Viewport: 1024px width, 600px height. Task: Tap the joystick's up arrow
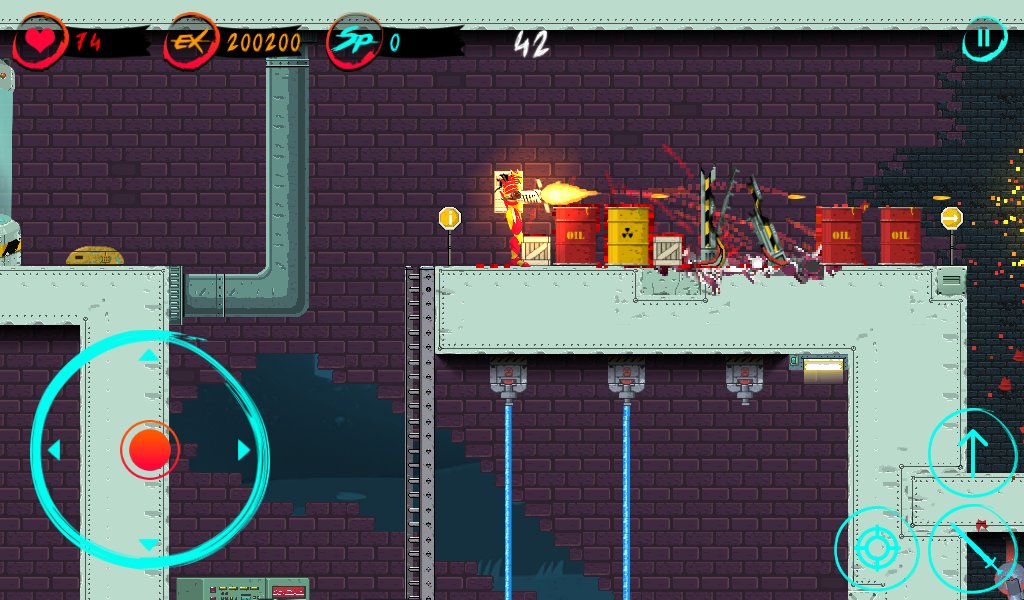(x=148, y=355)
